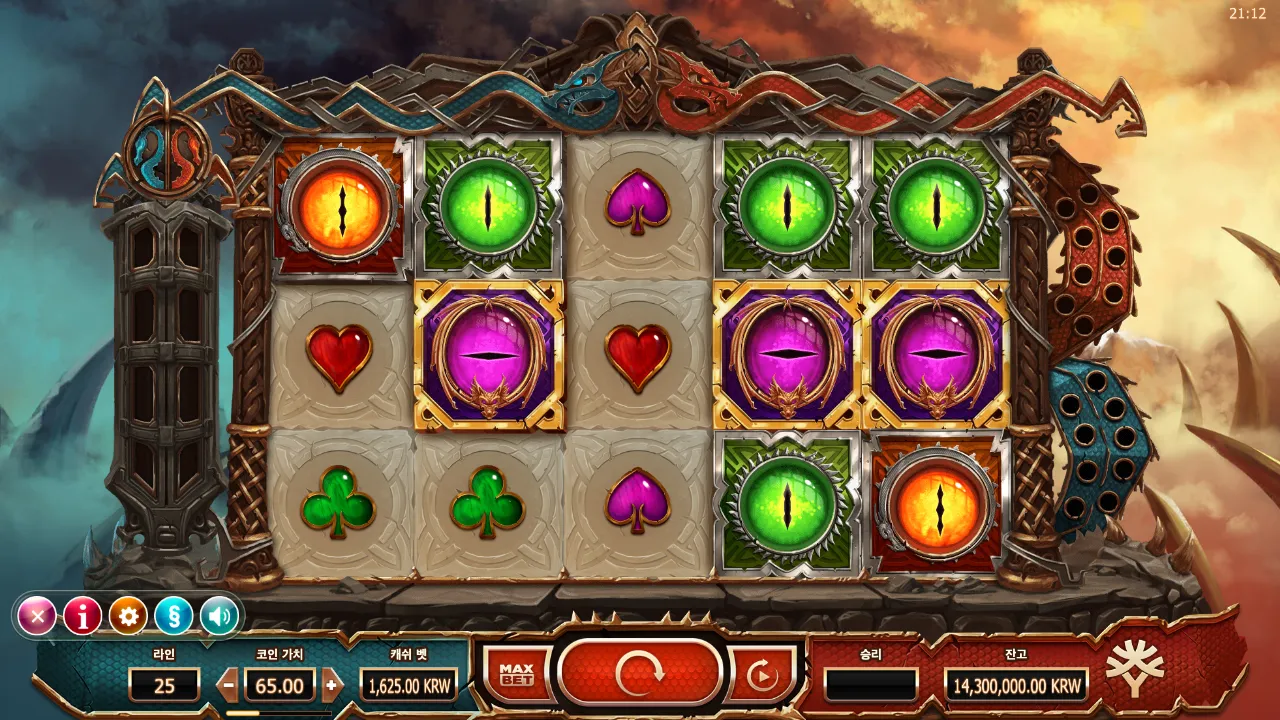The image size is (1280, 720).
Task: Spin the reels with the red spin button
Action: (x=640, y=674)
